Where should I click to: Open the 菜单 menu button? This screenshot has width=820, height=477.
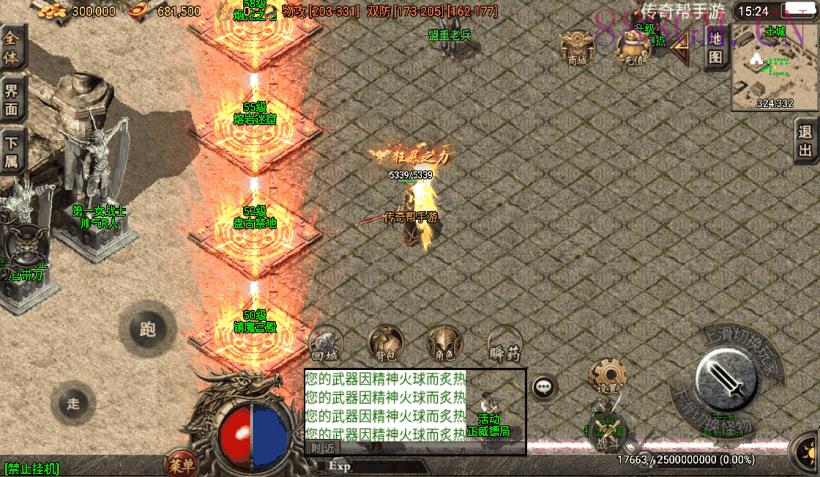181,464
